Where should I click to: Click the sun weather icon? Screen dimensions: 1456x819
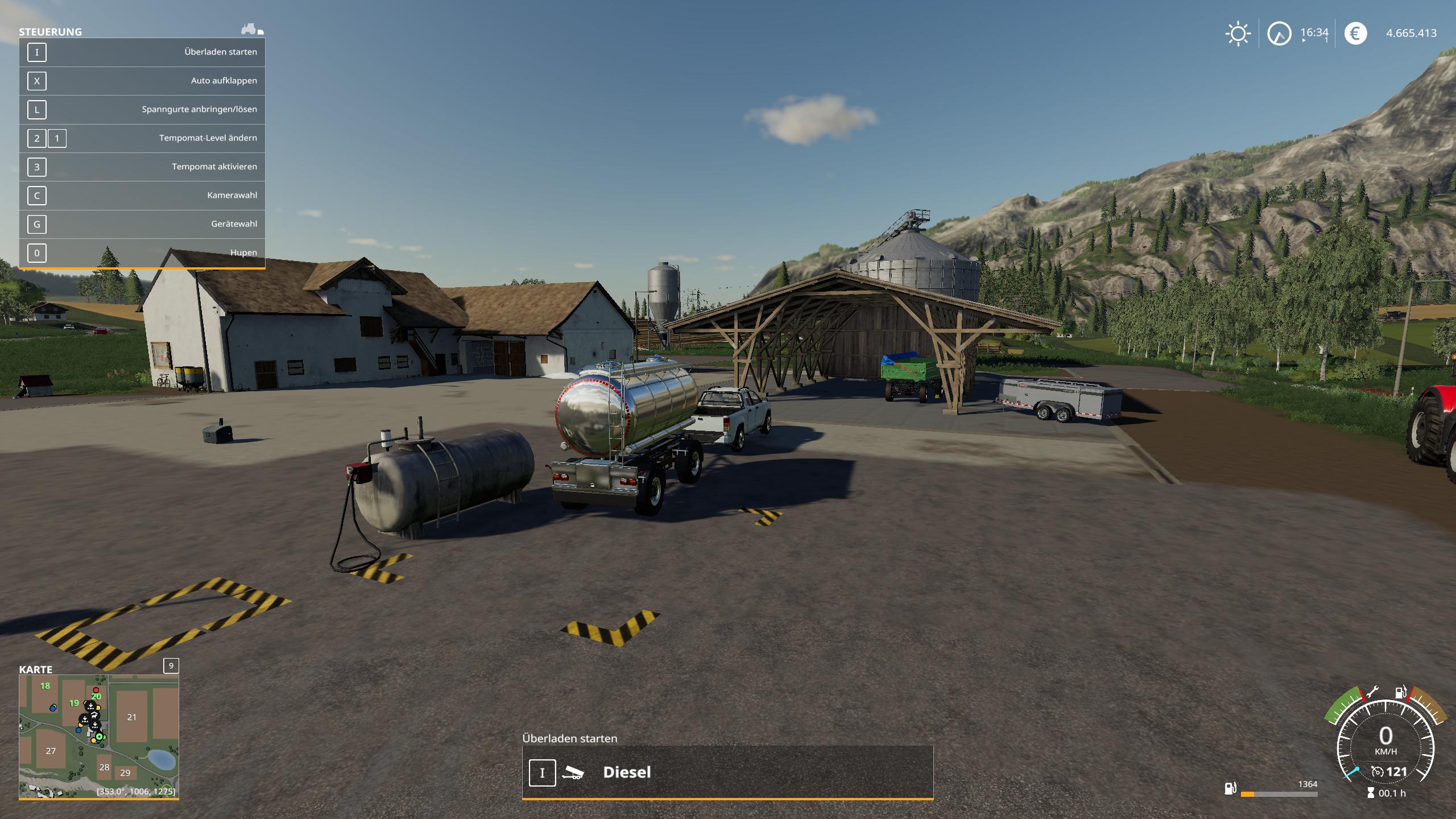[x=1238, y=34]
